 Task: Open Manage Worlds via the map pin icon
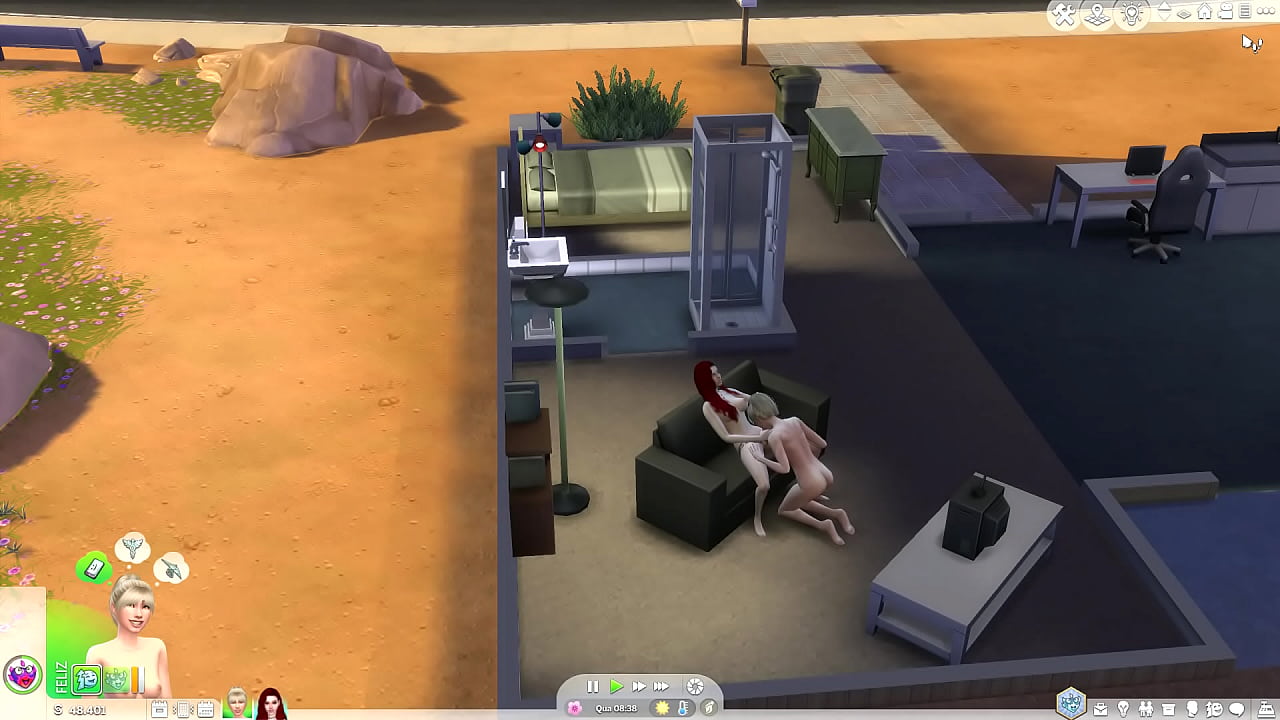pyautogui.click(x=1097, y=13)
